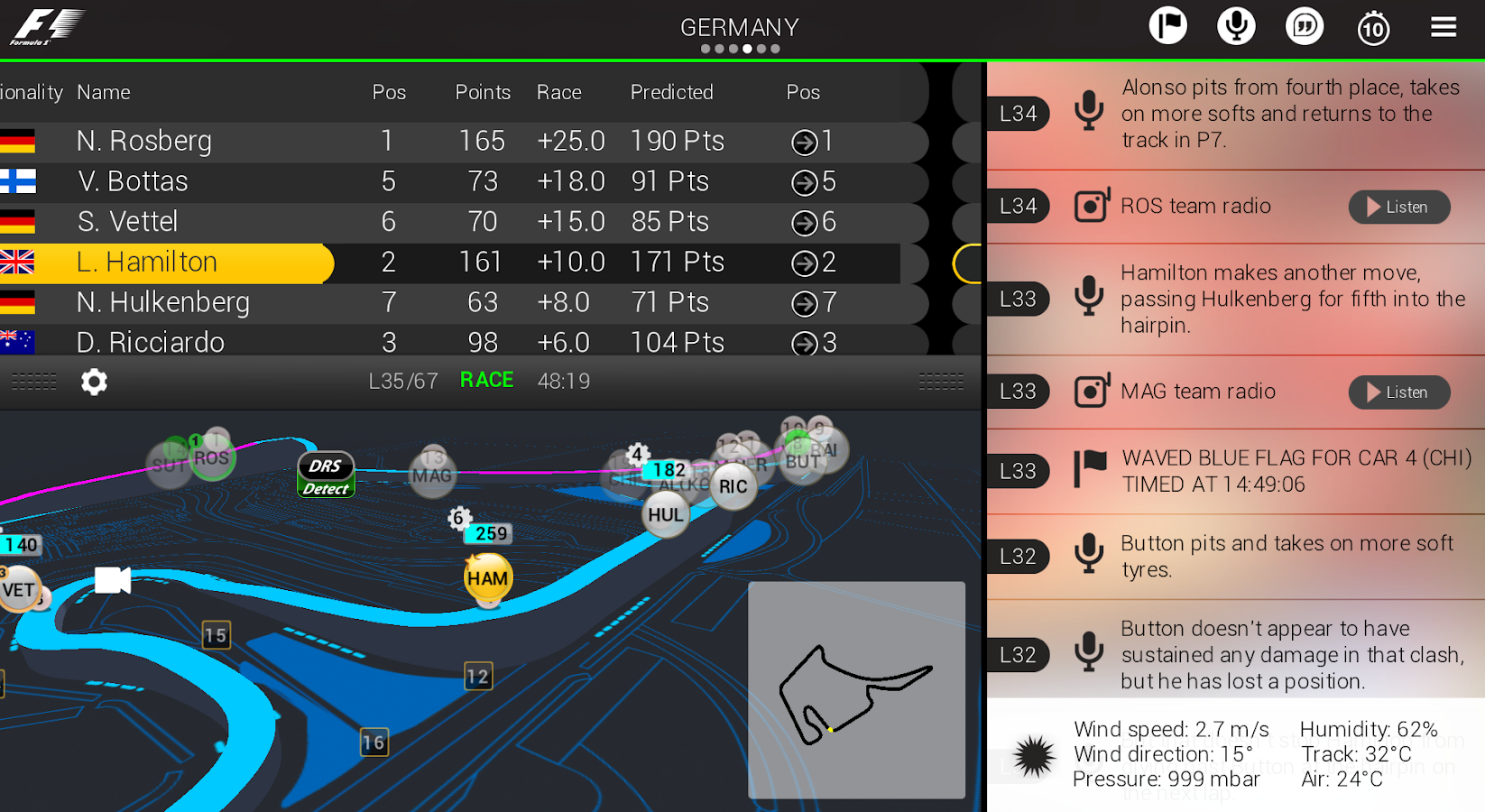Listen to the ROS team radio

(x=1399, y=207)
